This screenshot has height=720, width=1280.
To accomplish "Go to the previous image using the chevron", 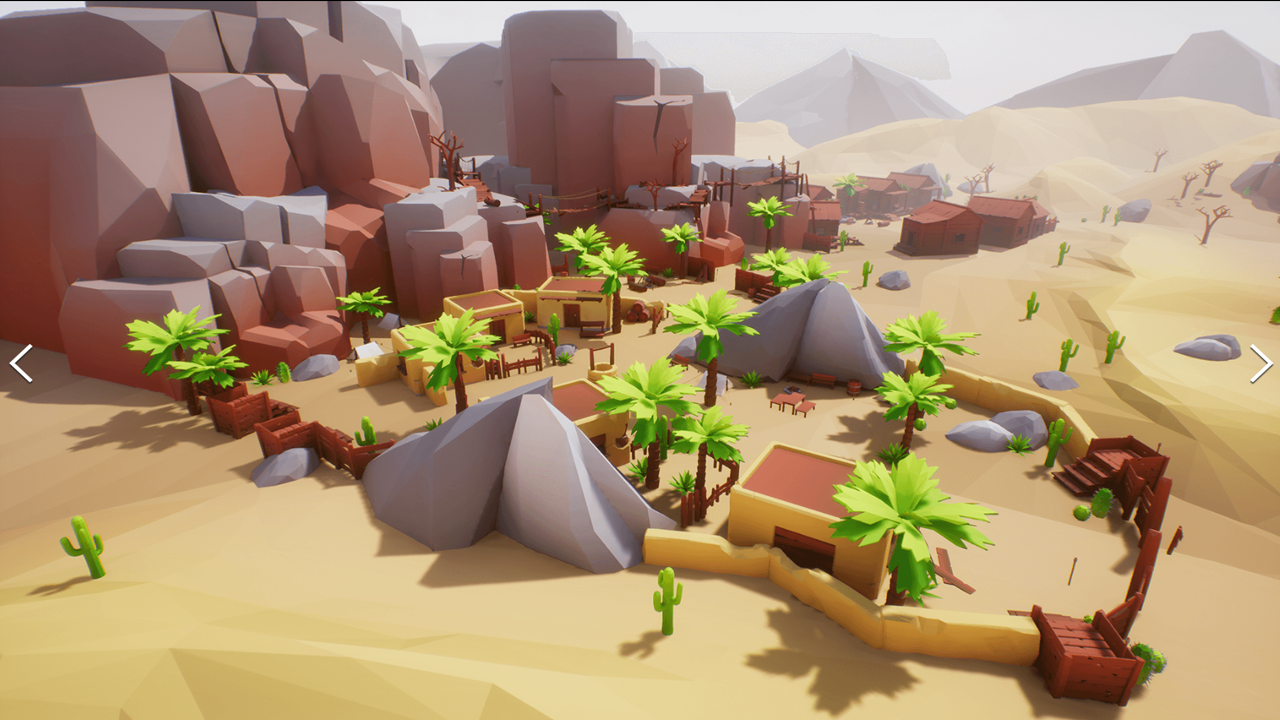I will point(20,363).
